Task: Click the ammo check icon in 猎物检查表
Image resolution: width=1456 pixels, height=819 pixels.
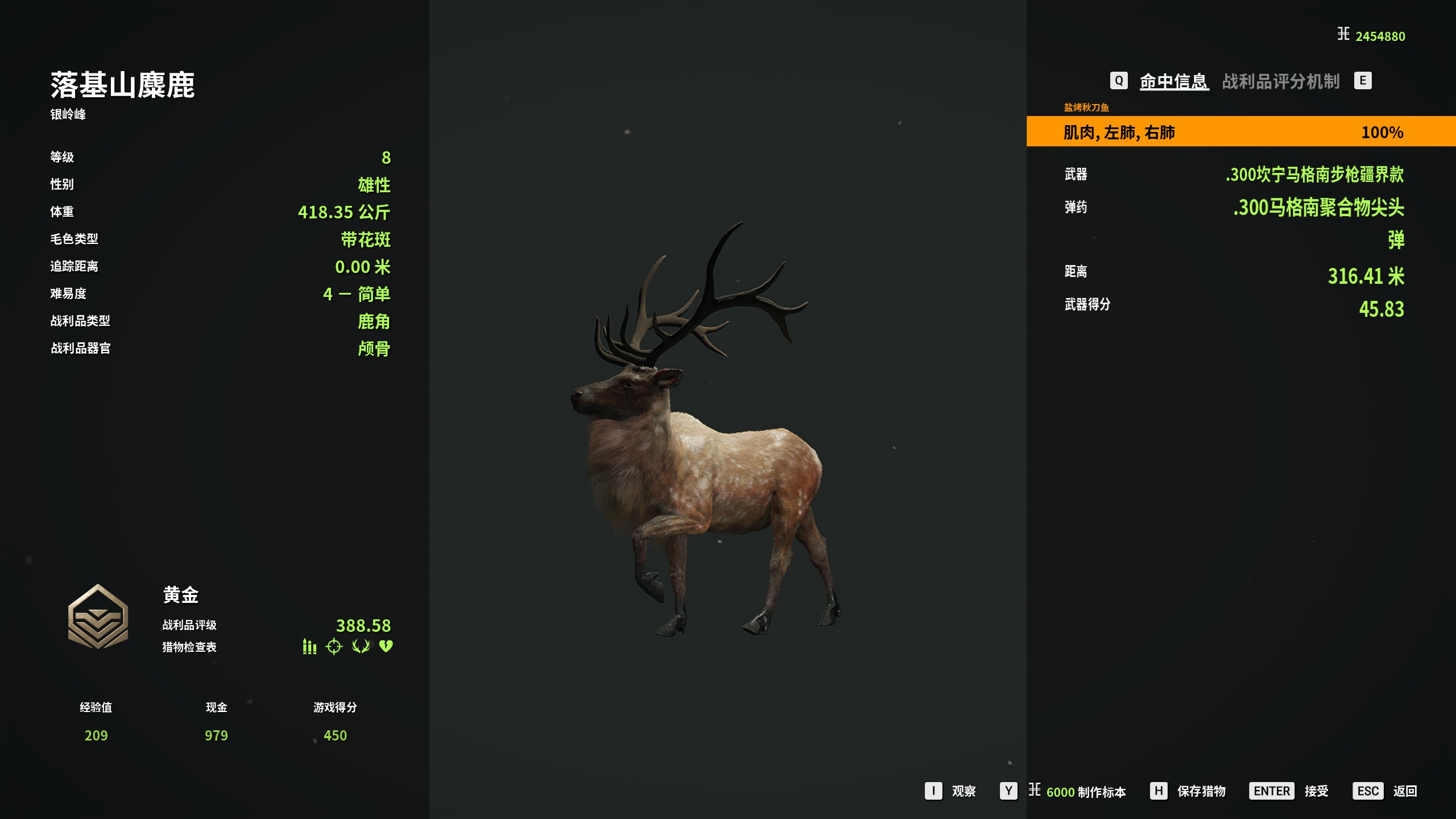Action: [309, 647]
